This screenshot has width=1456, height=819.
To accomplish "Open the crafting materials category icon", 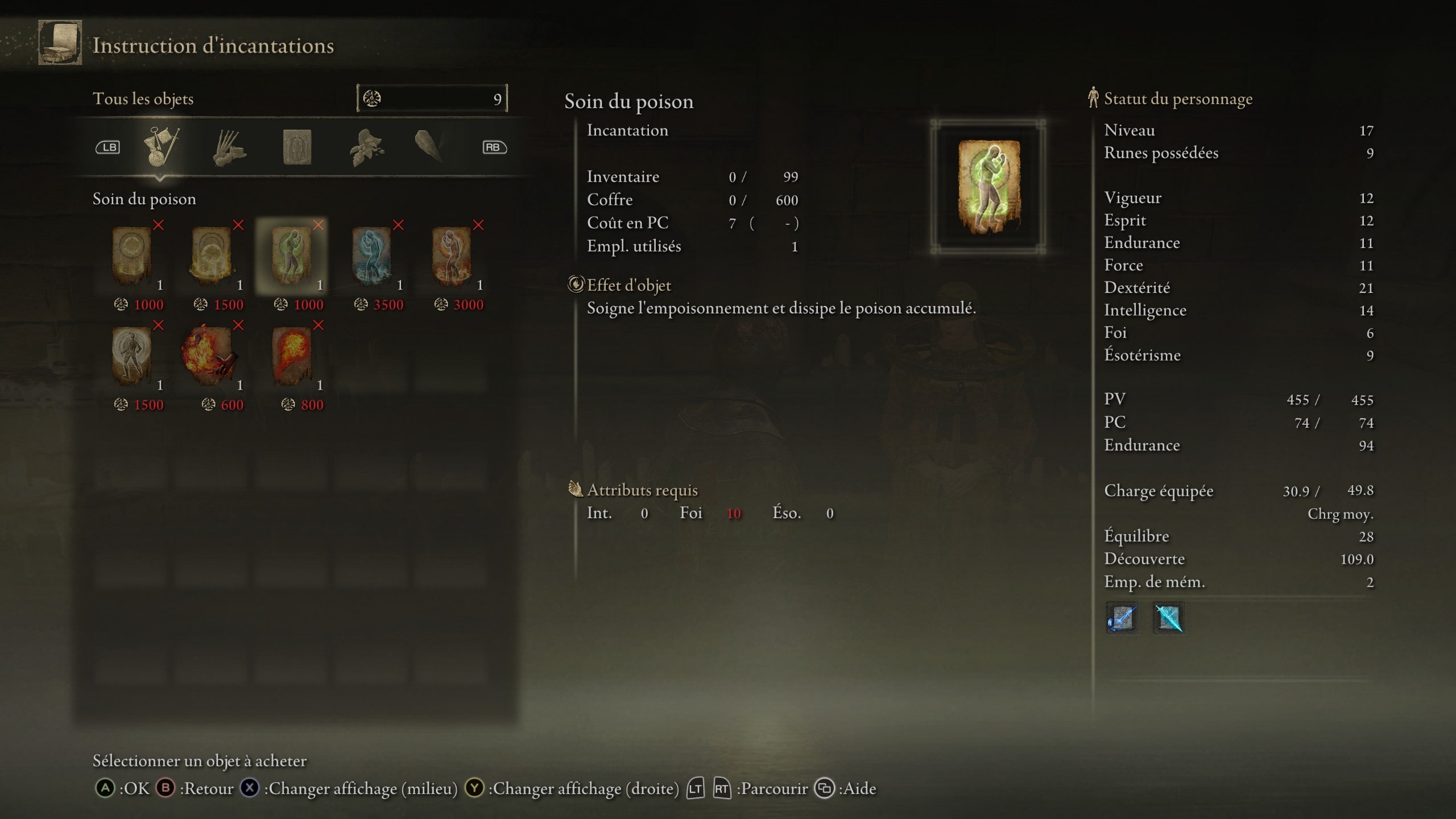I will (227, 147).
